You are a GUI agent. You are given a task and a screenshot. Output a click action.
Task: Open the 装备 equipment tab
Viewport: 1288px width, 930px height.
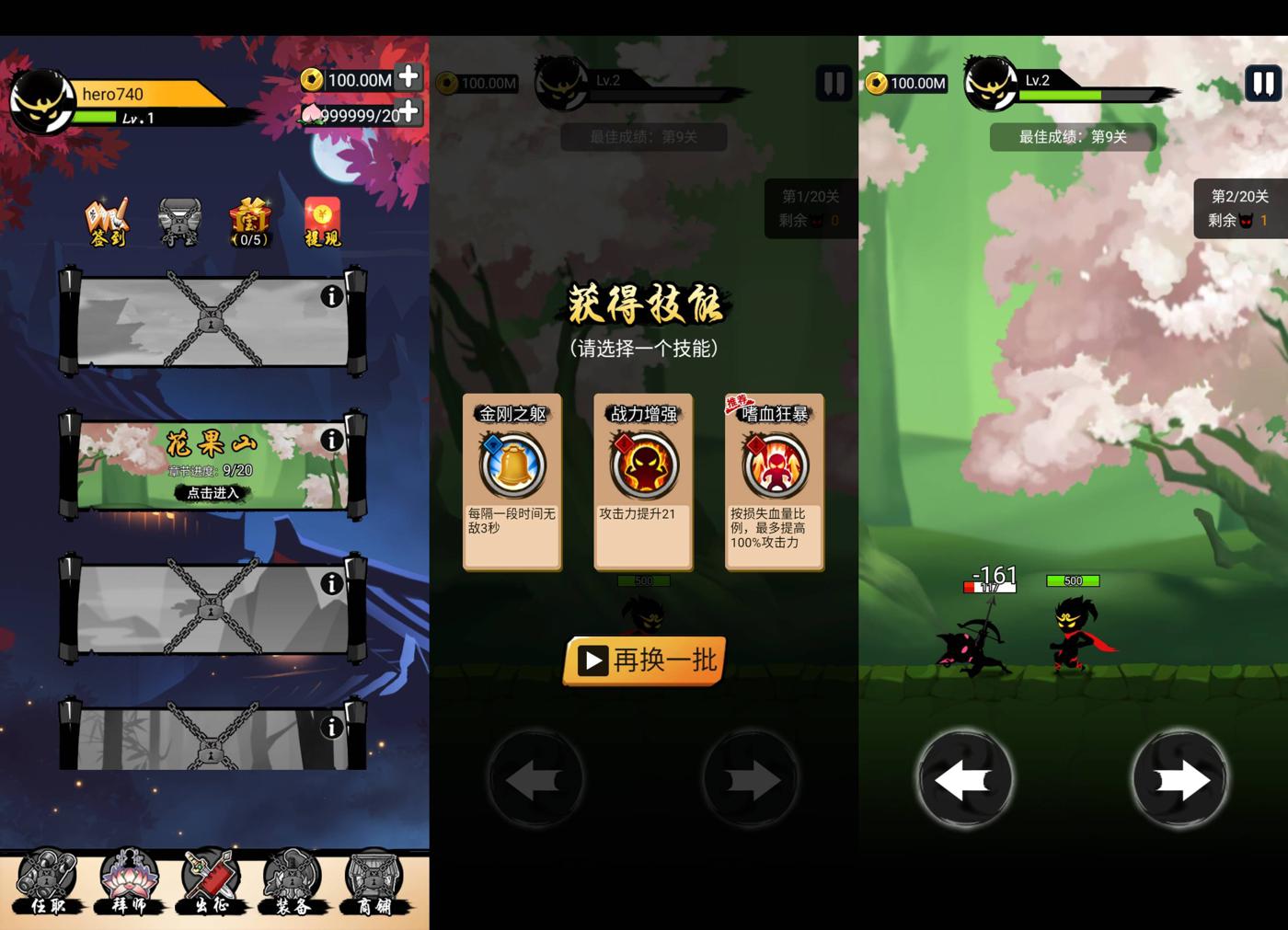[x=293, y=883]
